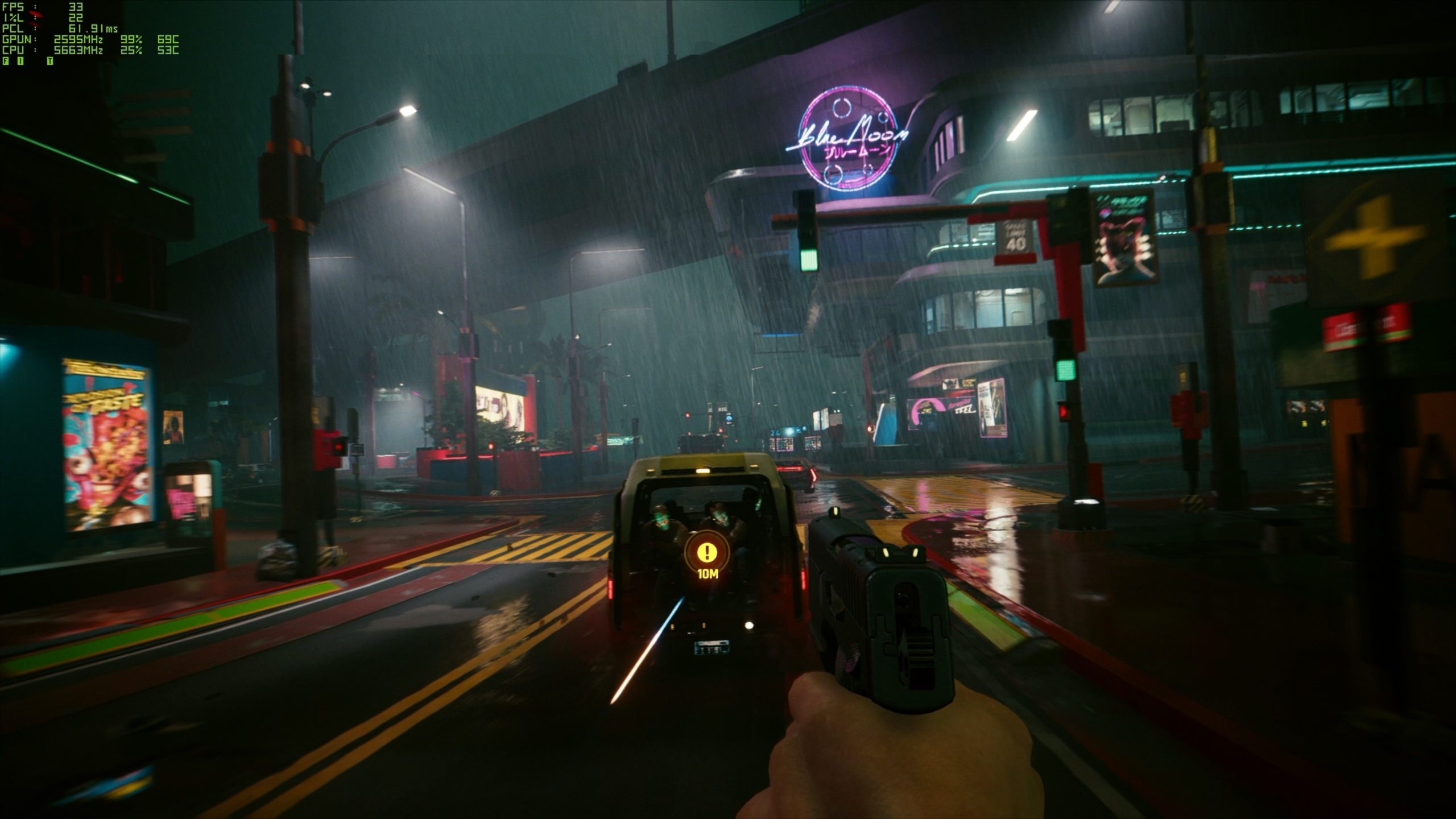Click the yellow exclamation objective marker
This screenshot has width=1456, height=819.
(707, 551)
